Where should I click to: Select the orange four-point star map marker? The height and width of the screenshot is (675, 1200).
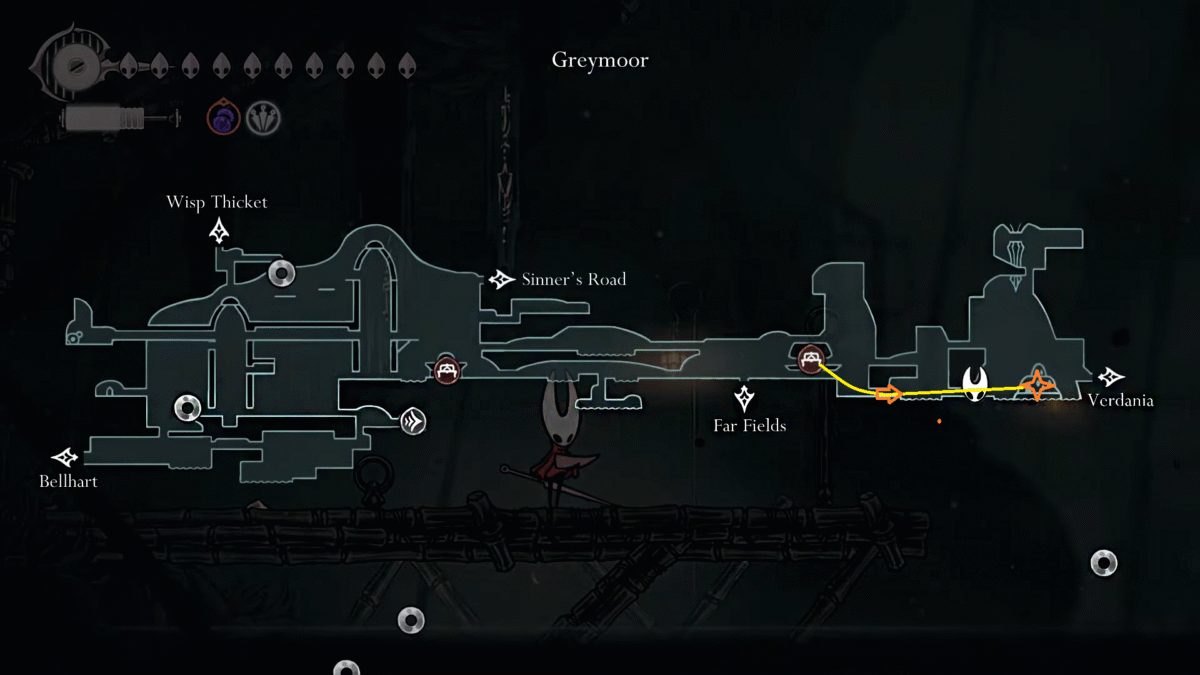click(1038, 385)
